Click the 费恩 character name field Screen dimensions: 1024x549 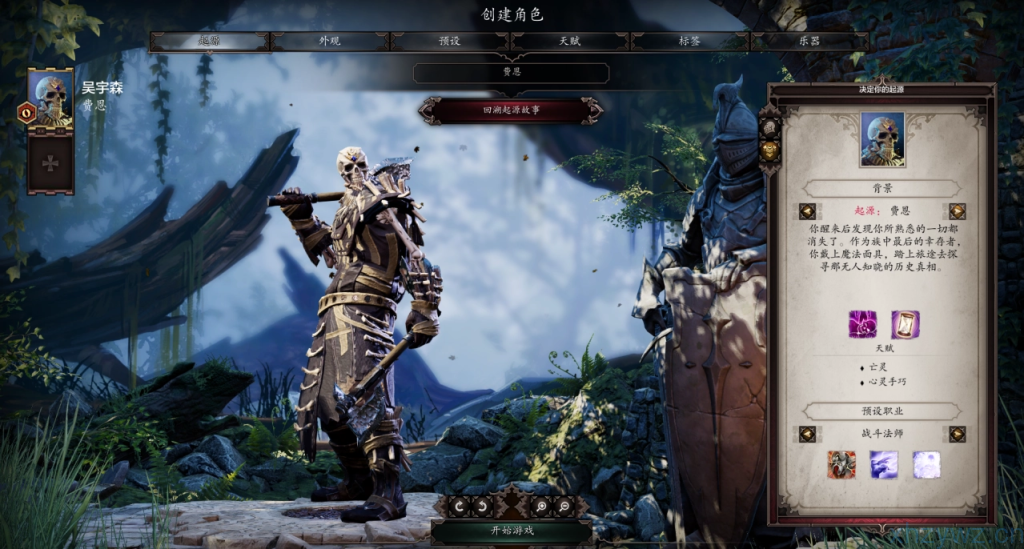(511, 73)
